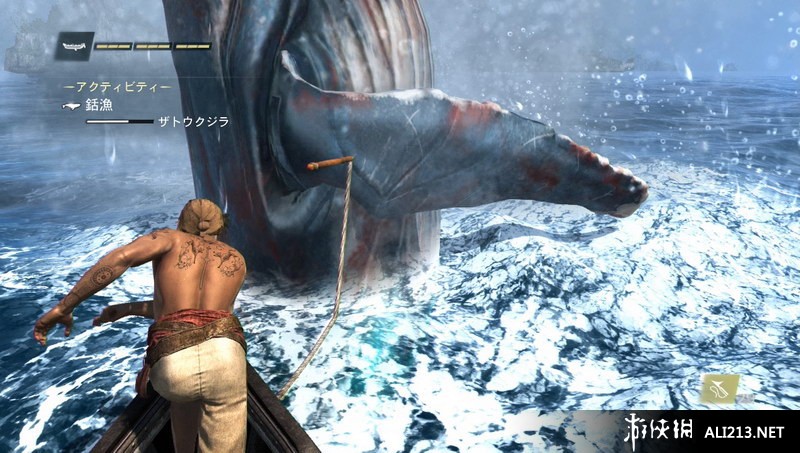
Task: Activate the harpoon weapon icon
Action: coord(719,388)
